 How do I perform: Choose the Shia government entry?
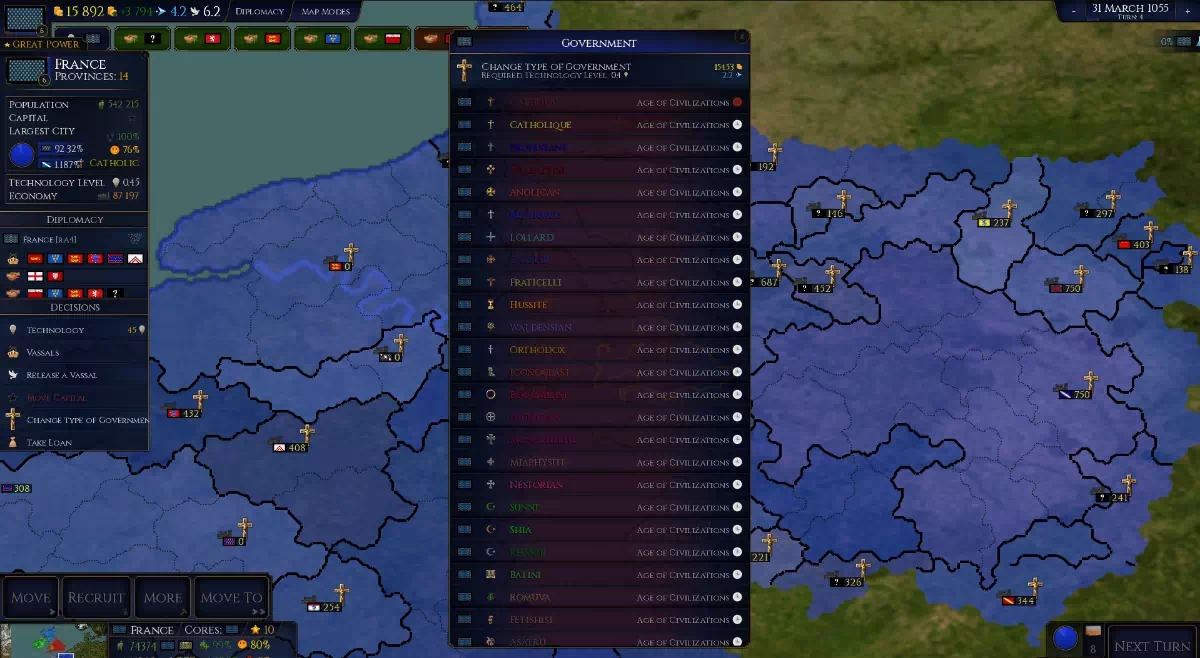tap(600, 530)
